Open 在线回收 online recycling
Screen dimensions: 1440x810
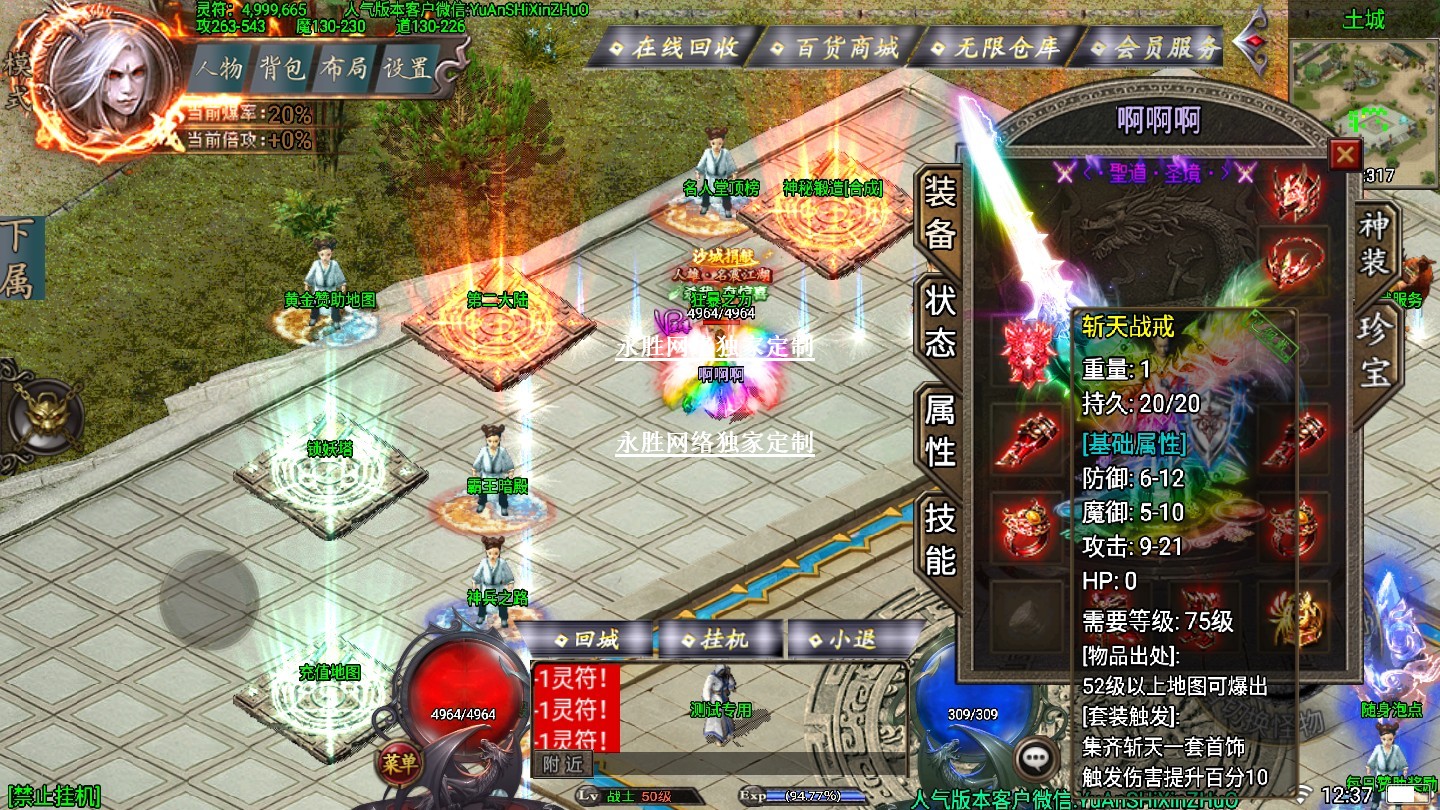coord(676,47)
